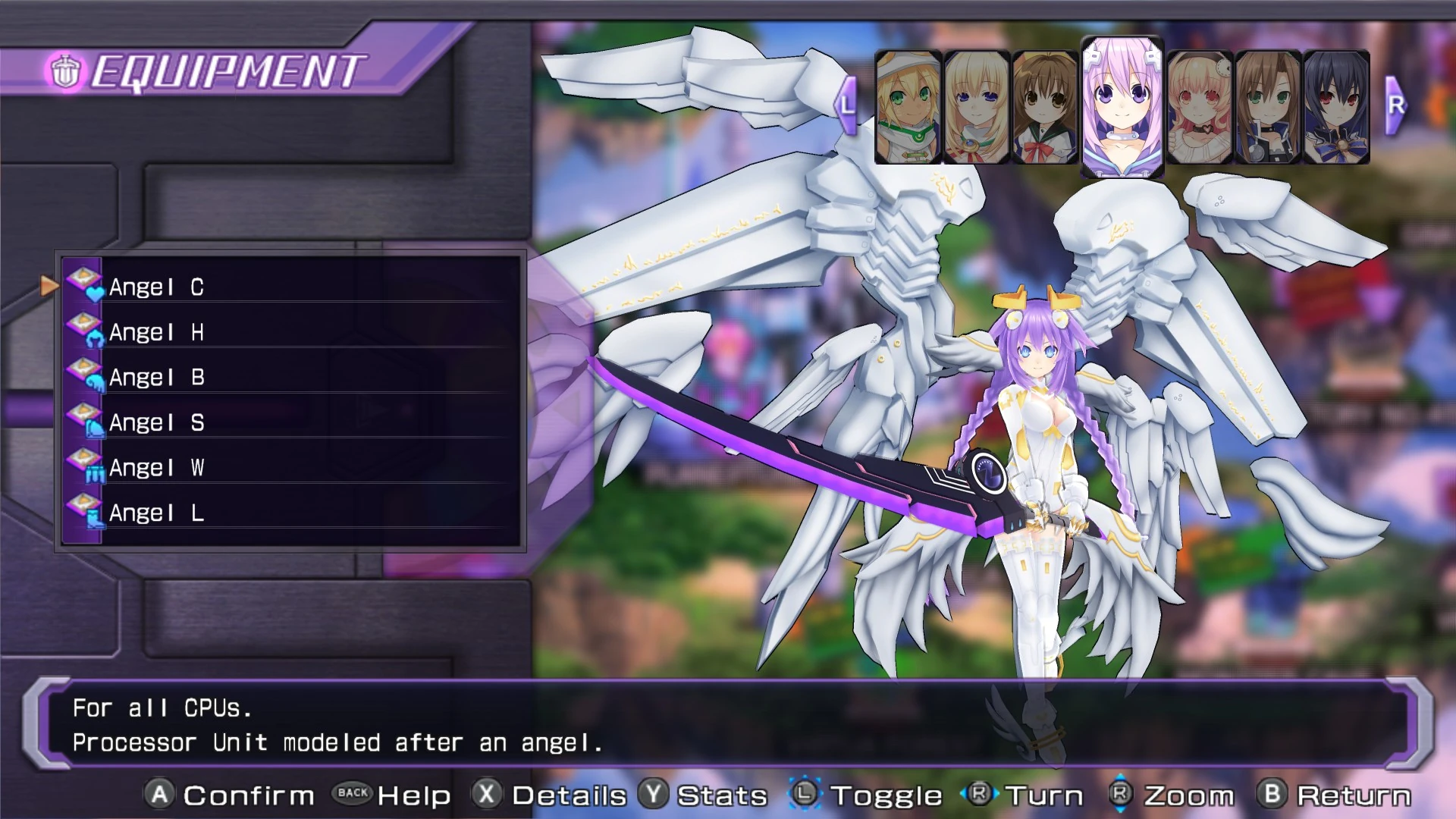
Task: Click the boots slot icon next to Angel L
Action: [x=95, y=517]
